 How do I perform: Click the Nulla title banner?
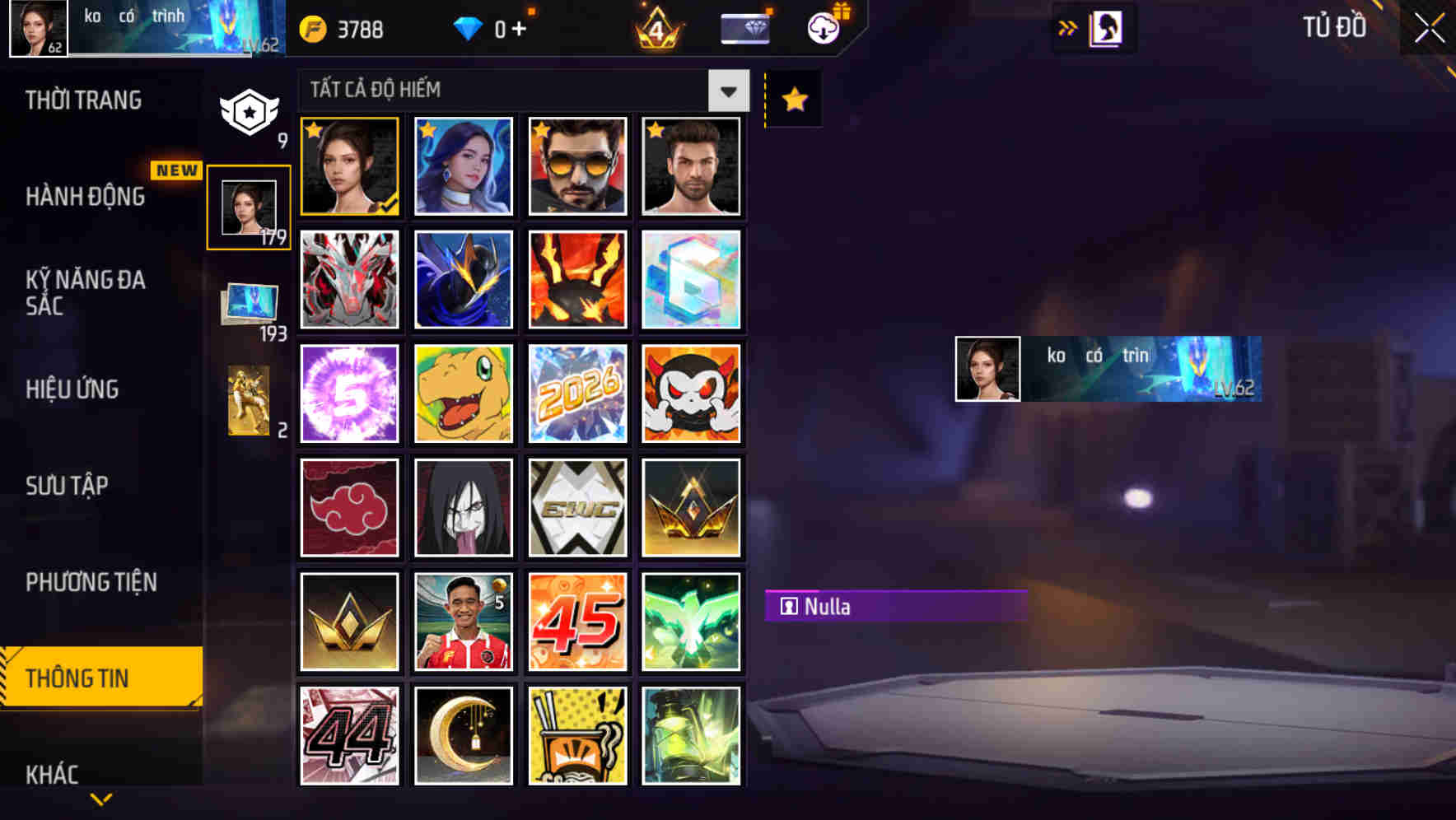[894, 607]
